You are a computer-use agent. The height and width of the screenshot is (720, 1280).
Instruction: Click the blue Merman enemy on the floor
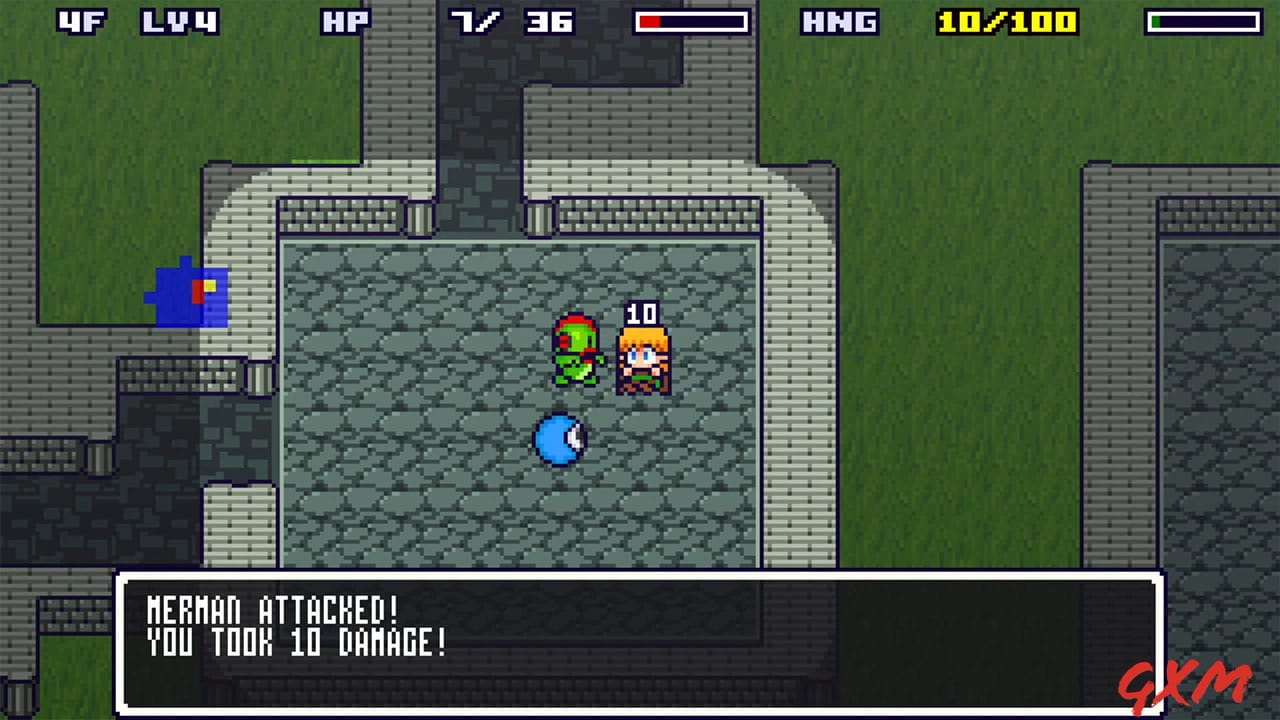tap(557, 440)
